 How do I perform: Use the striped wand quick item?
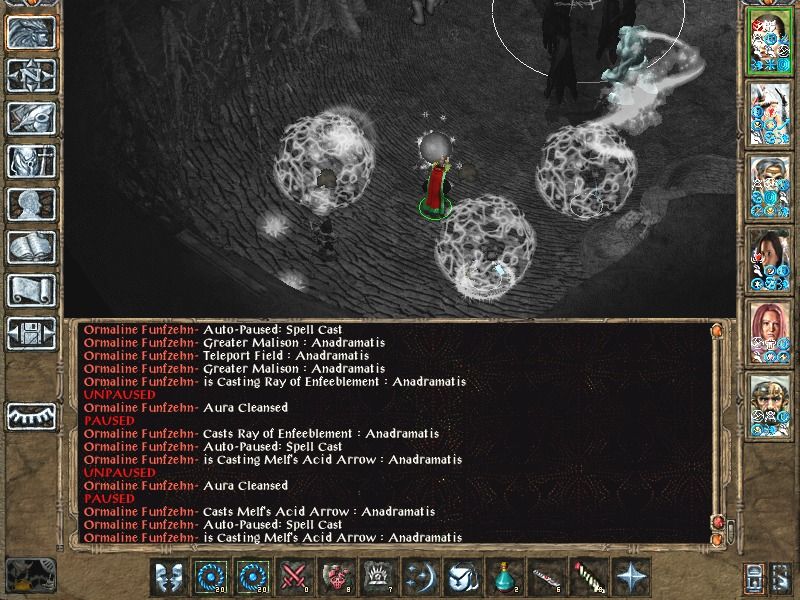tap(589, 578)
